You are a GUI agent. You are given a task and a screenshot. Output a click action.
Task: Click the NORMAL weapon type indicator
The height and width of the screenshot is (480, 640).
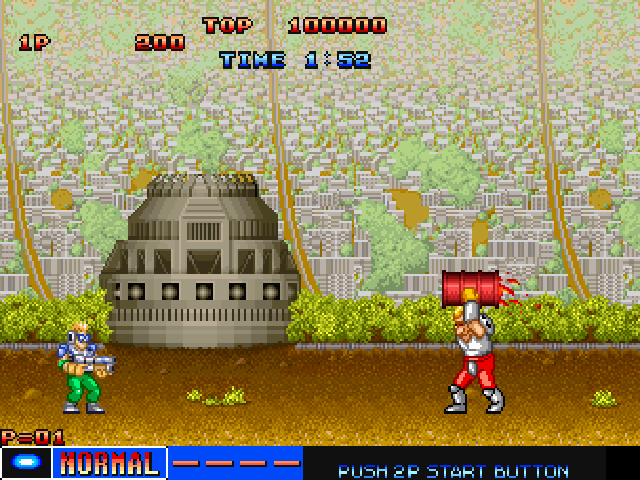(x=109, y=463)
